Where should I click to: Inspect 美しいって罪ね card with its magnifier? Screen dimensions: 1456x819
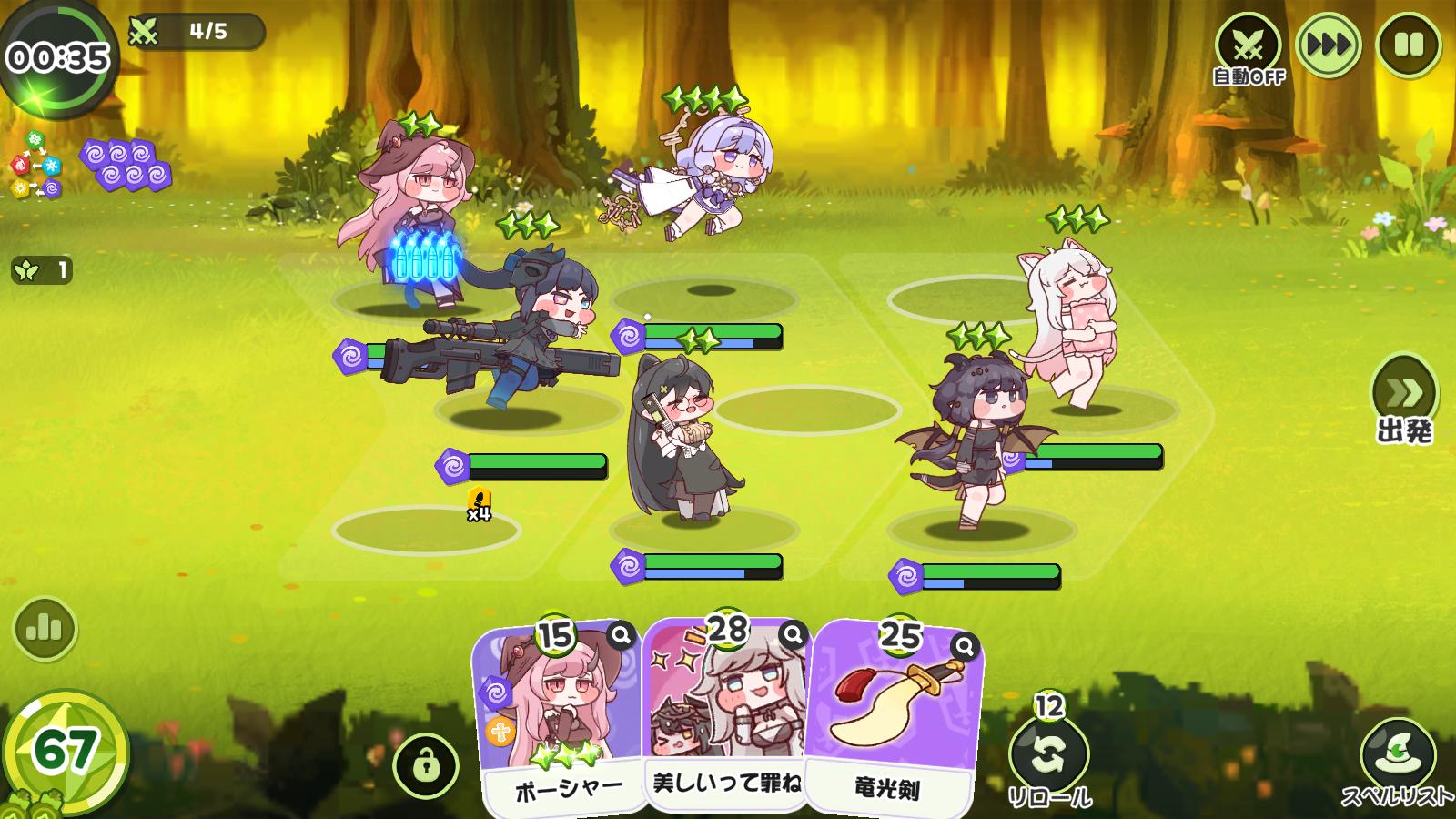[794, 634]
